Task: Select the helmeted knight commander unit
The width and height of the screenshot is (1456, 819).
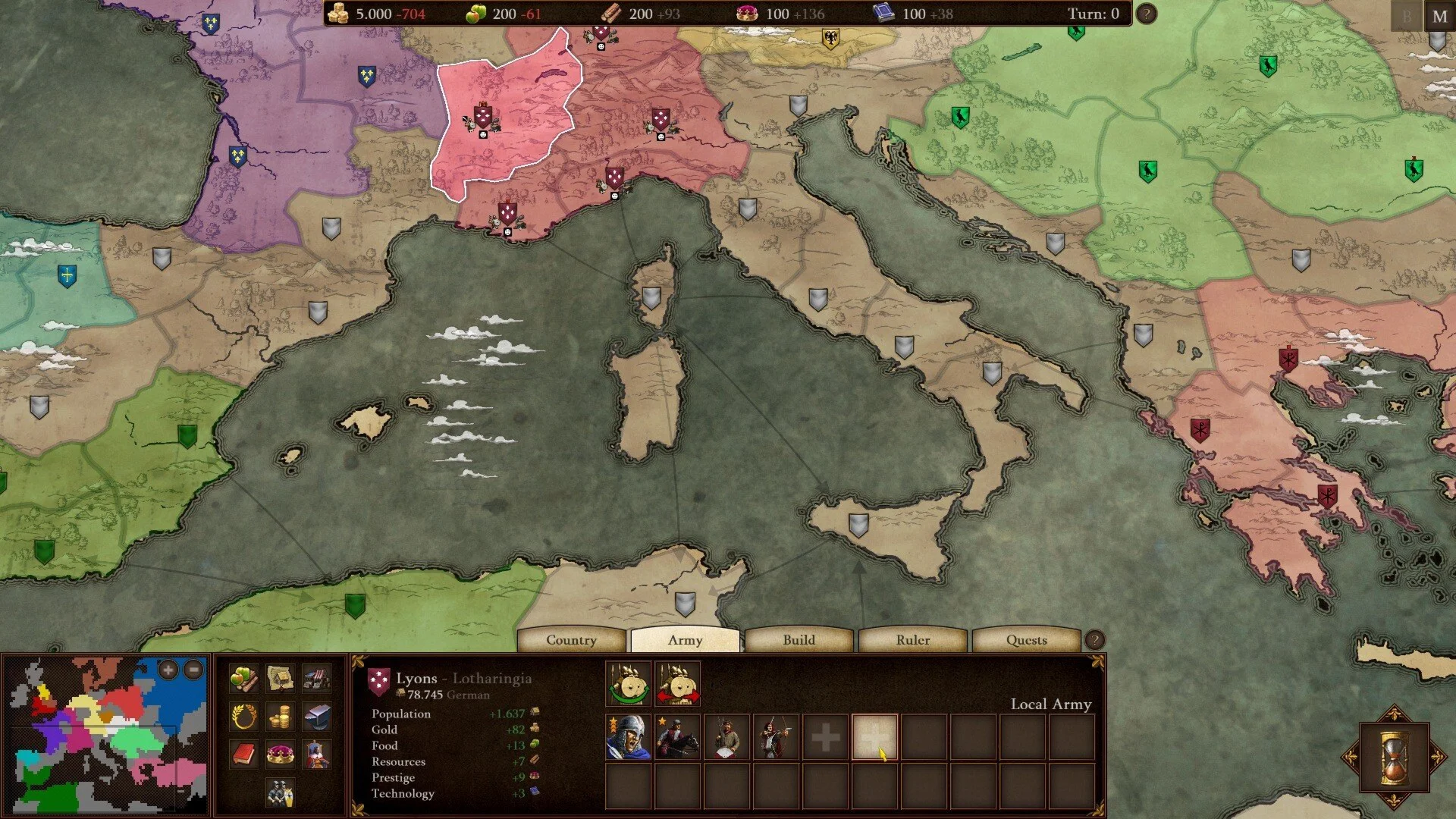Action: (x=628, y=737)
